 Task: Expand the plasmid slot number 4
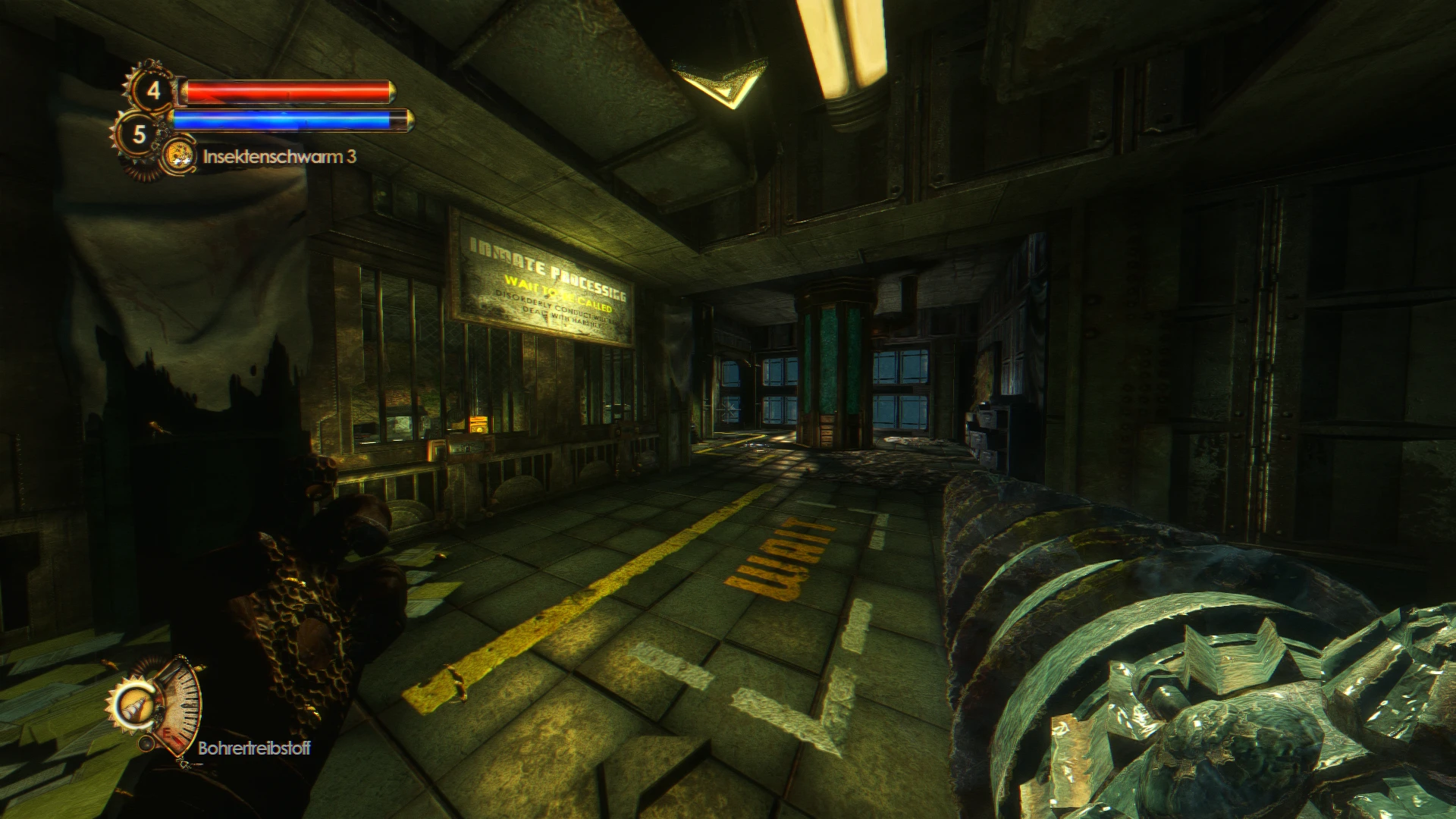154,92
